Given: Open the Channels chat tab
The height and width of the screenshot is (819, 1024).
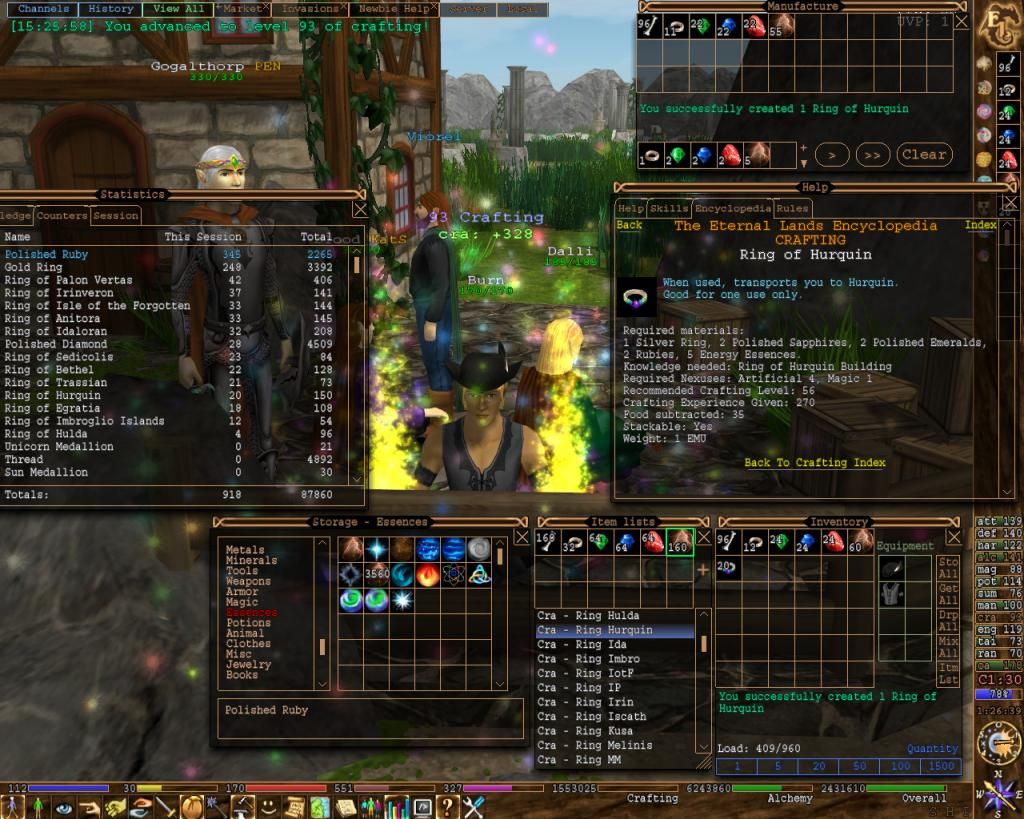Looking at the screenshot, I should [43, 9].
